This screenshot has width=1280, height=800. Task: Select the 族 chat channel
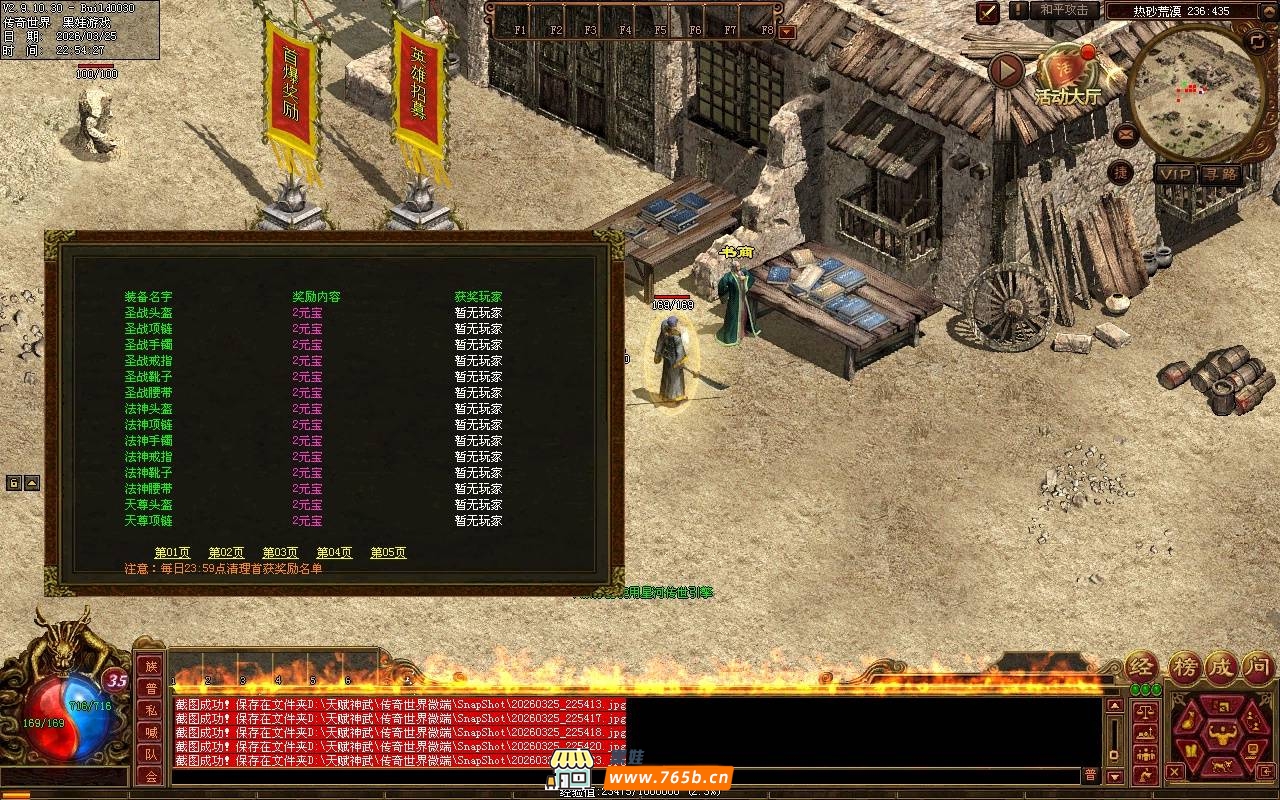151,666
